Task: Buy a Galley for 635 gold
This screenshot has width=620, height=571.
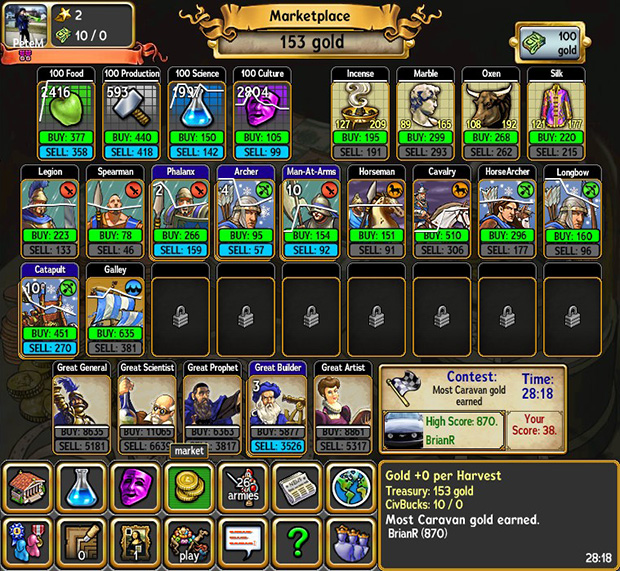Action: (116, 333)
